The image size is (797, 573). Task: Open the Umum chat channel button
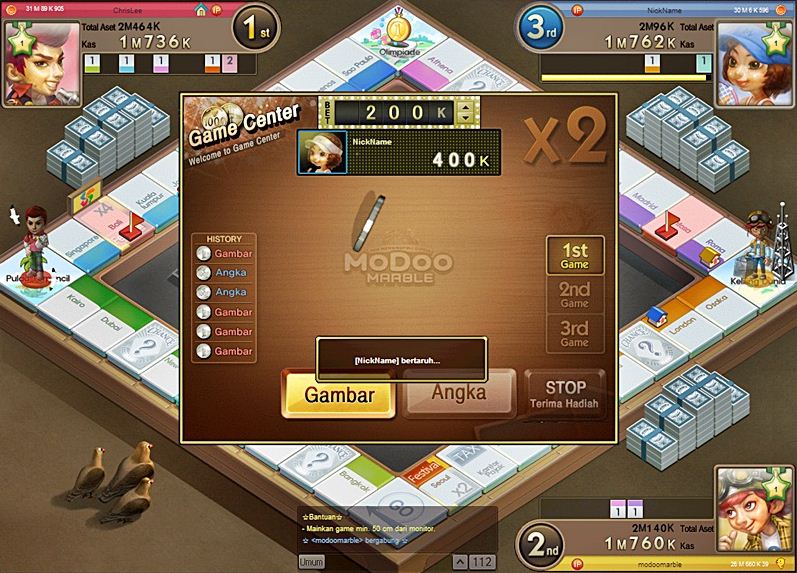(311, 562)
